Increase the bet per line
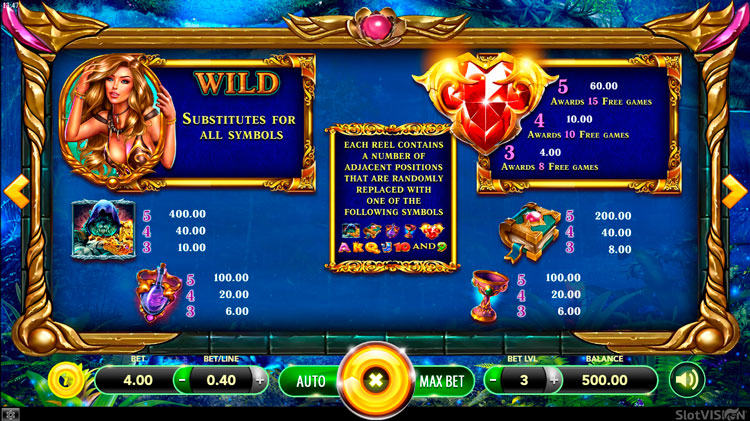This screenshot has height=421, width=750. tap(260, 381)
